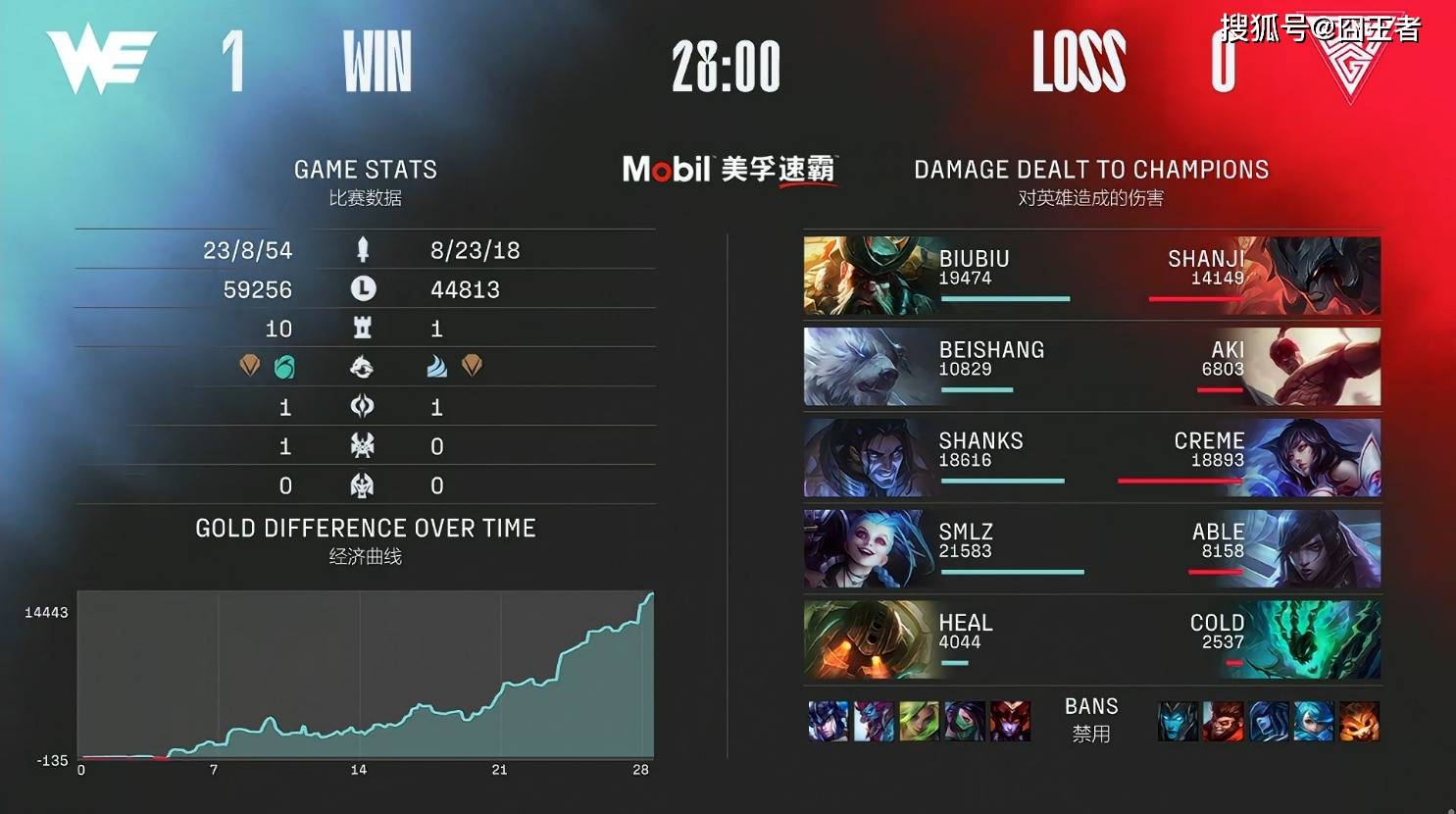
Task: Choose CREME's Ahri portrait
Action: (1319, 458)
